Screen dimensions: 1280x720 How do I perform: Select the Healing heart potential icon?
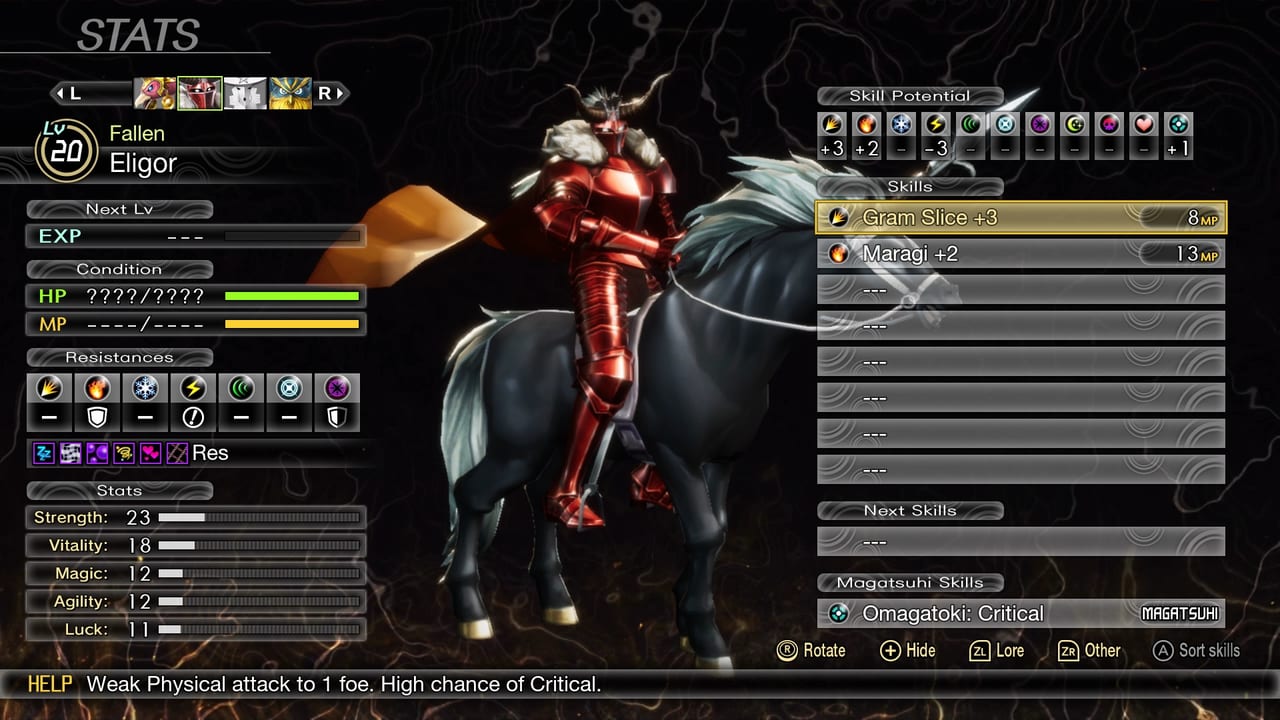tap(1143, 126)
